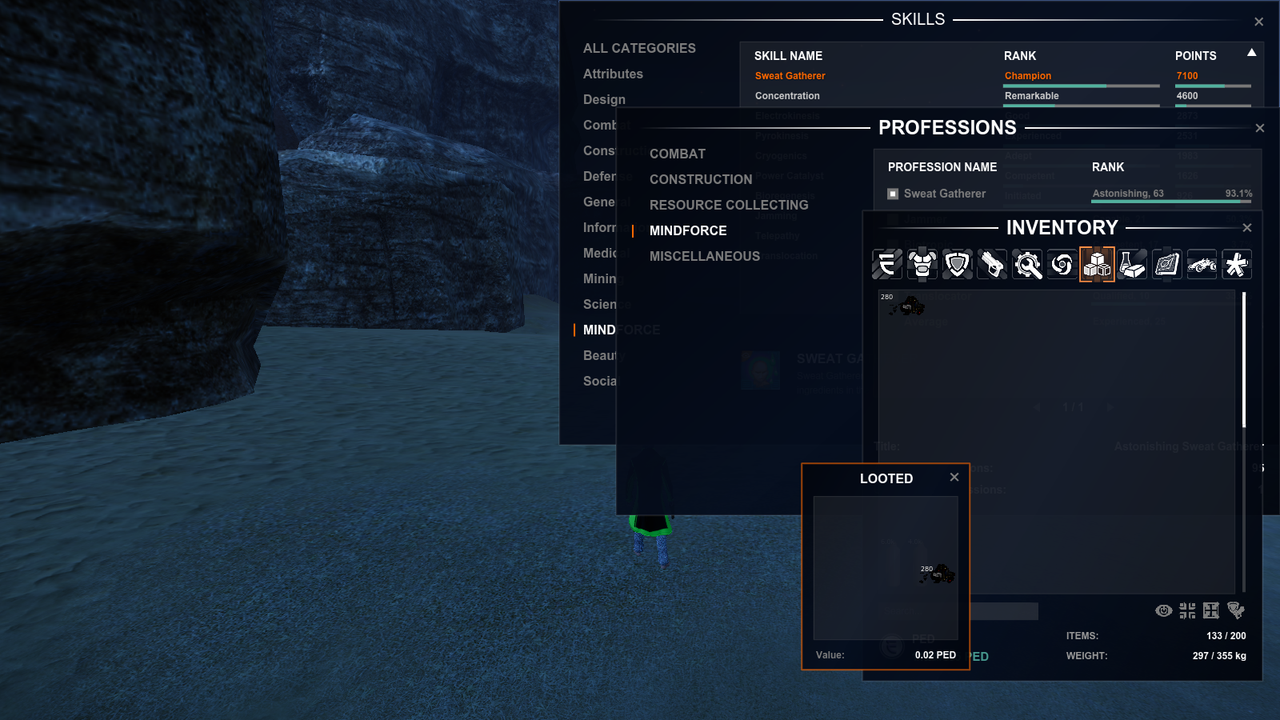This screenshot has height=720, width=1280.
Task: Select the looted item in the Looted popup
Action: tap(938, 574)
